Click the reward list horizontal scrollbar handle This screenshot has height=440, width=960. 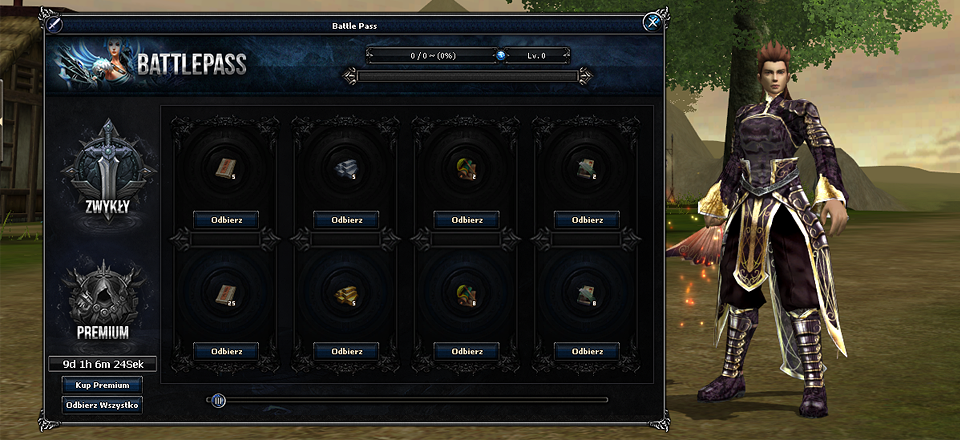click(x=219, y=401)
